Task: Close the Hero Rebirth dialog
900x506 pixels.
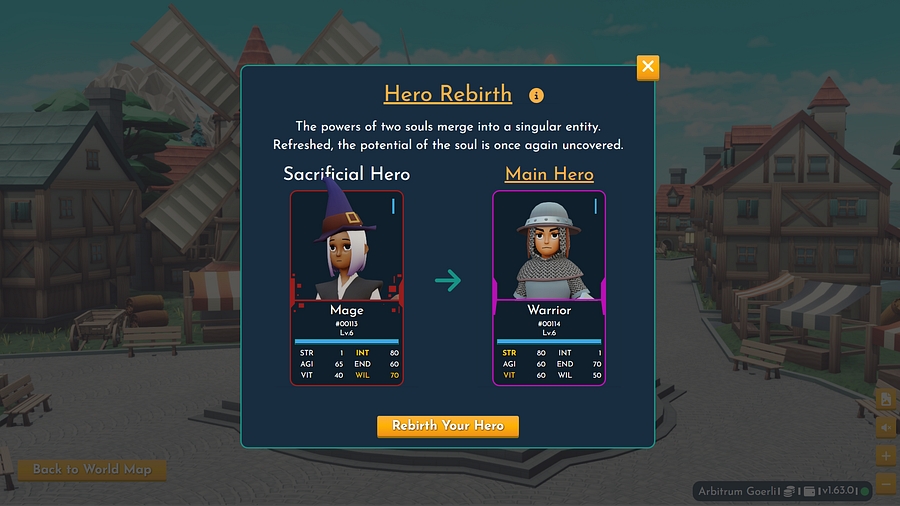Action: coord(648,67)
